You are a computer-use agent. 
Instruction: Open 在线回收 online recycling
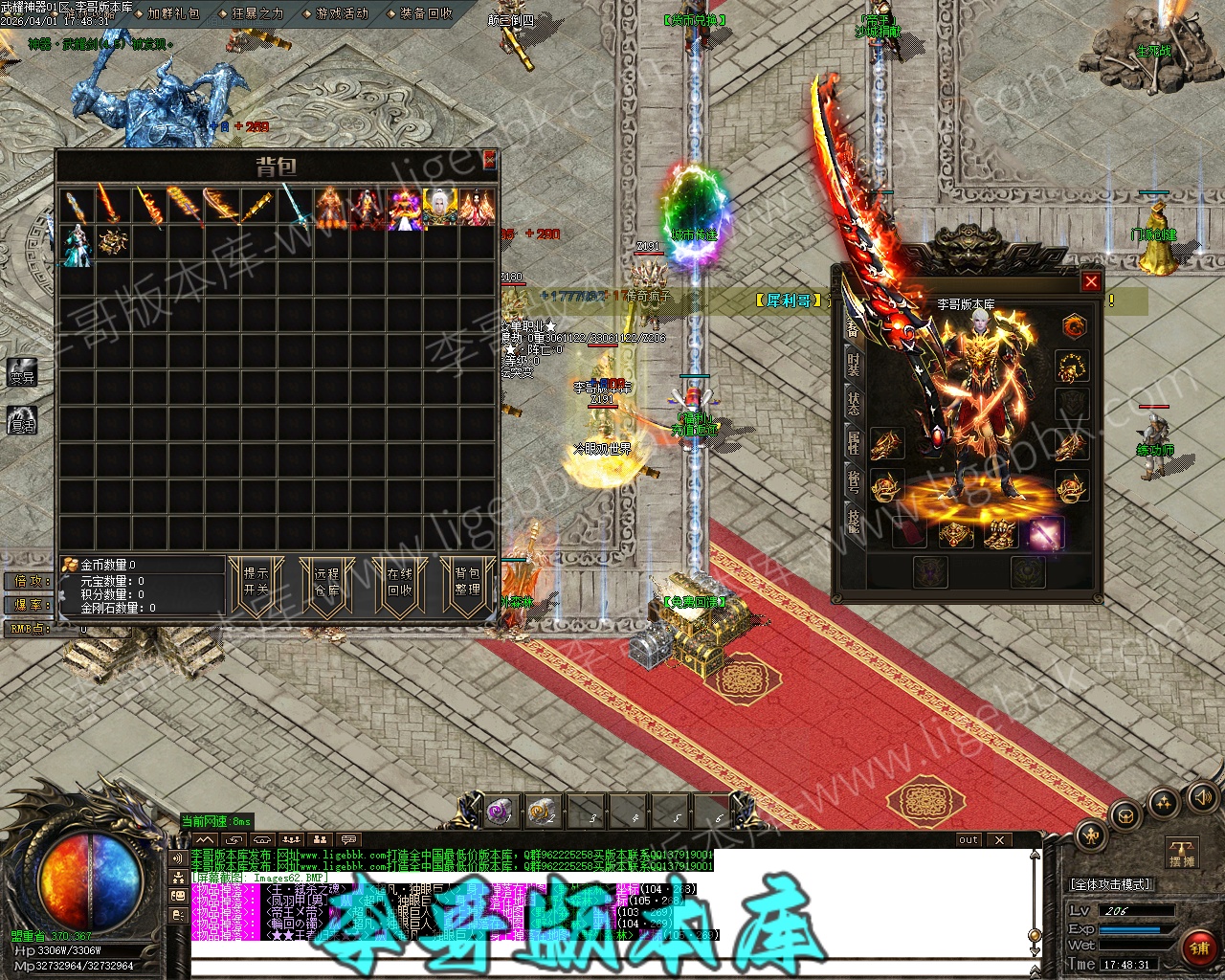(x=399, y=581)
